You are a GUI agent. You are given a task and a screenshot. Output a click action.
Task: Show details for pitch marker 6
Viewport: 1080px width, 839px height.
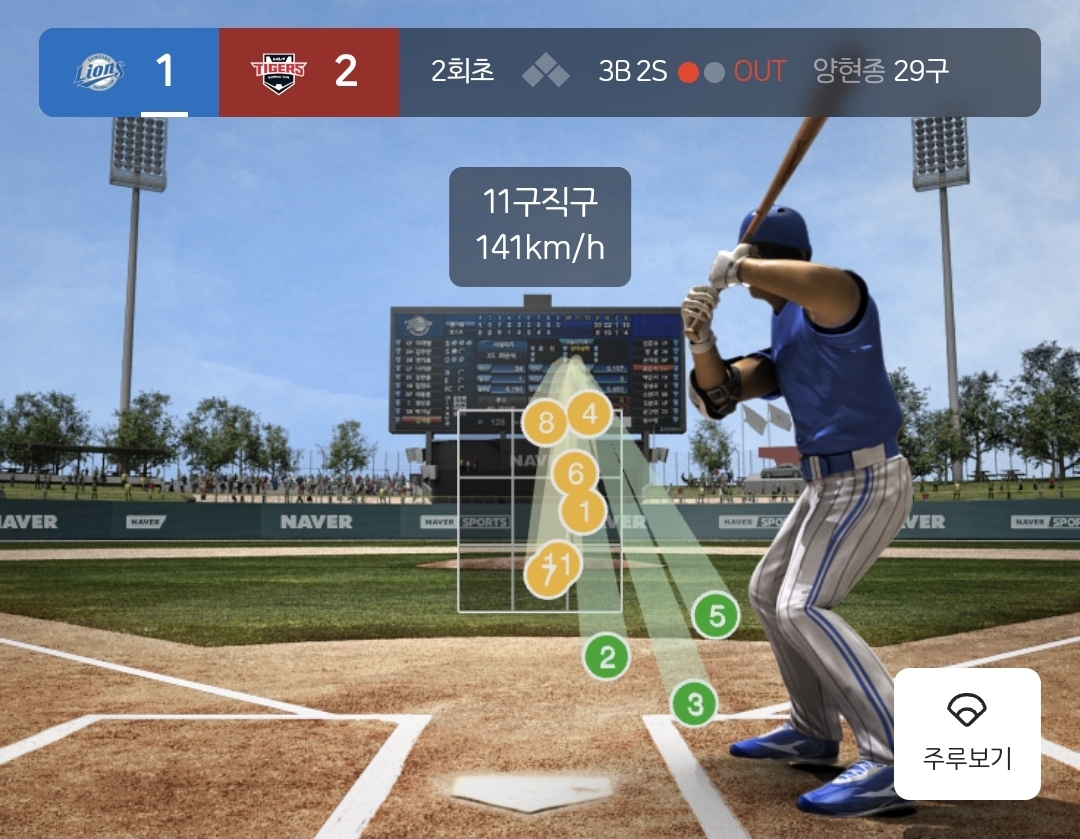(x=575, y=472)
